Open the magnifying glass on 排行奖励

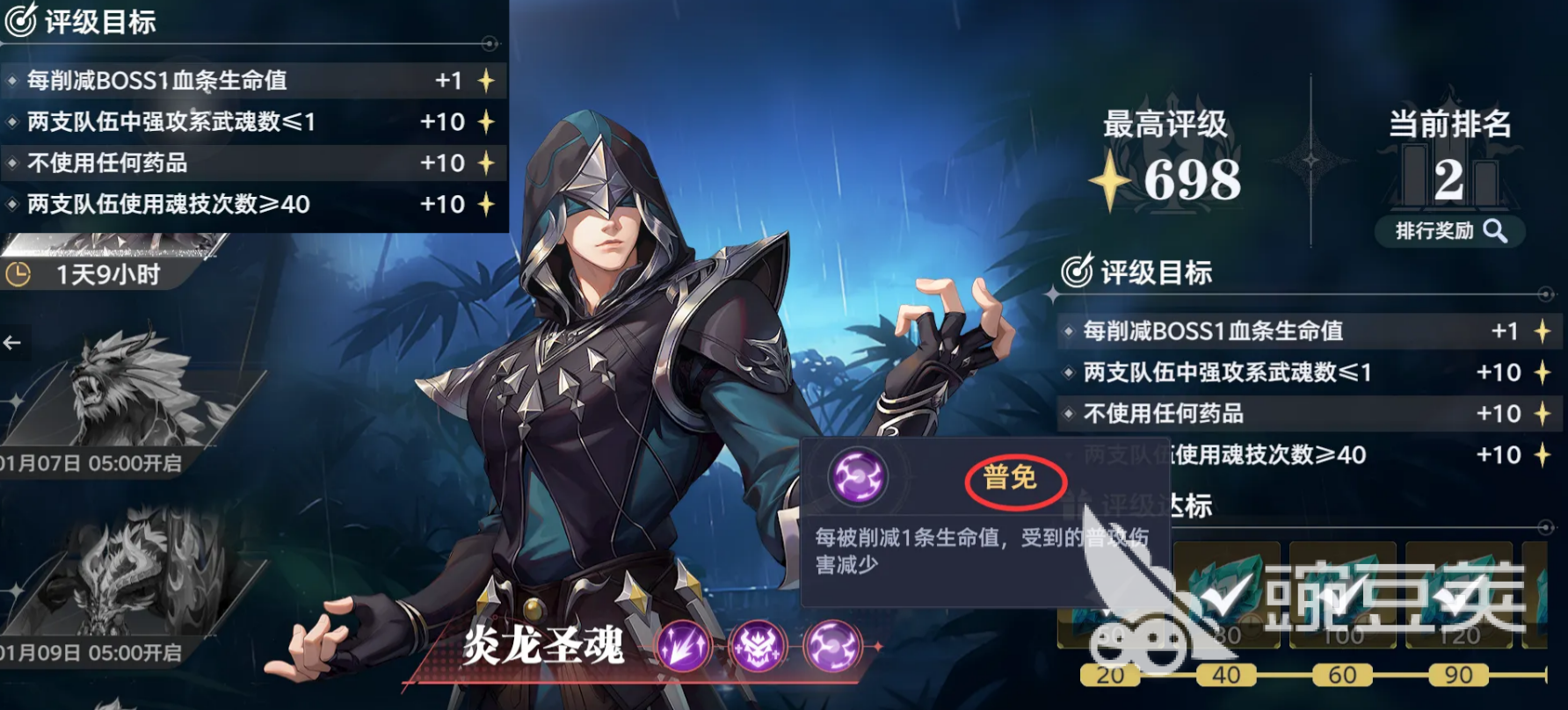click(1497, 230)
